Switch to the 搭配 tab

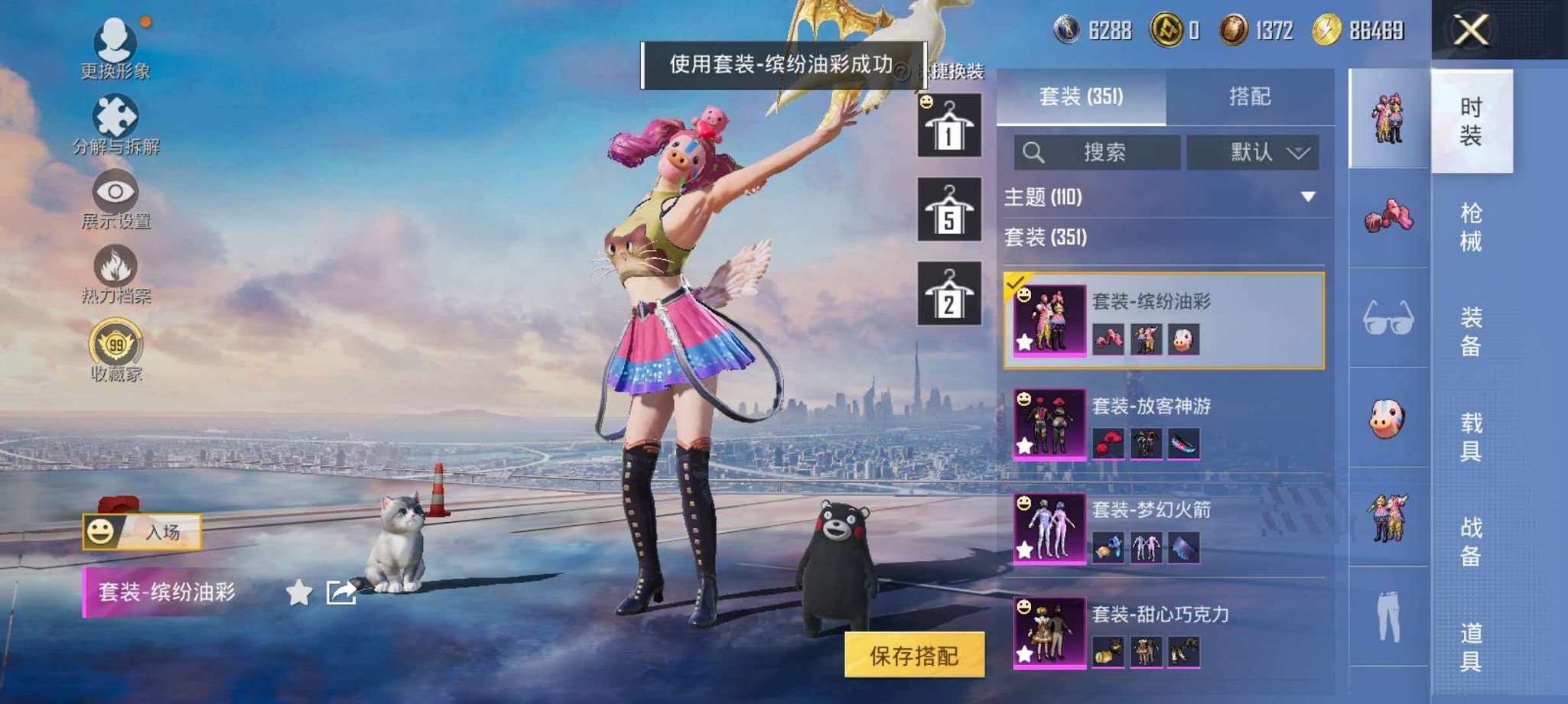(1251, 96)
